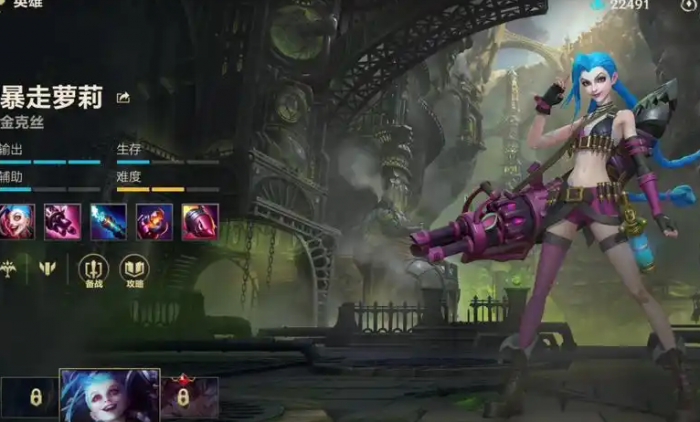This screenshot has width=700, height=422.
Task: Open the 攻略 guide book button
Action: (134, 269)
